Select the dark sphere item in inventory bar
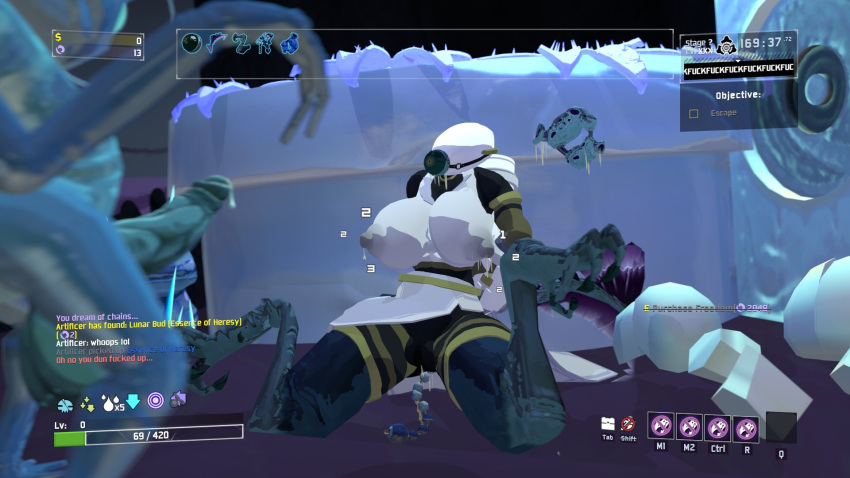 coord(192,43)
